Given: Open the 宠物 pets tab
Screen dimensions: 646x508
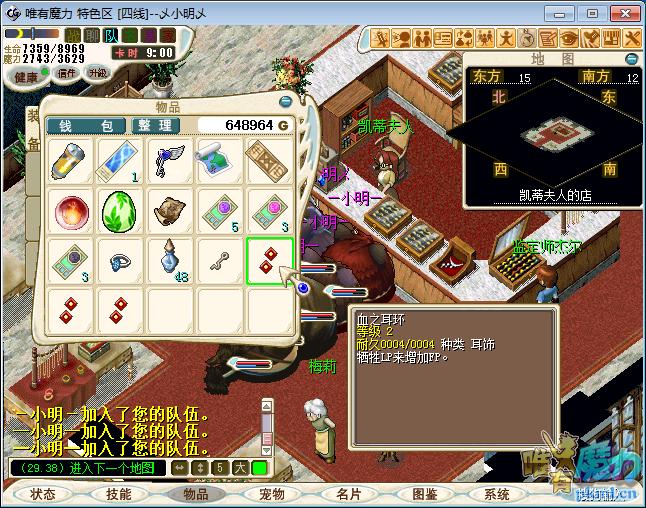Looking at the screenshot, I should click(x=271, y=494).
